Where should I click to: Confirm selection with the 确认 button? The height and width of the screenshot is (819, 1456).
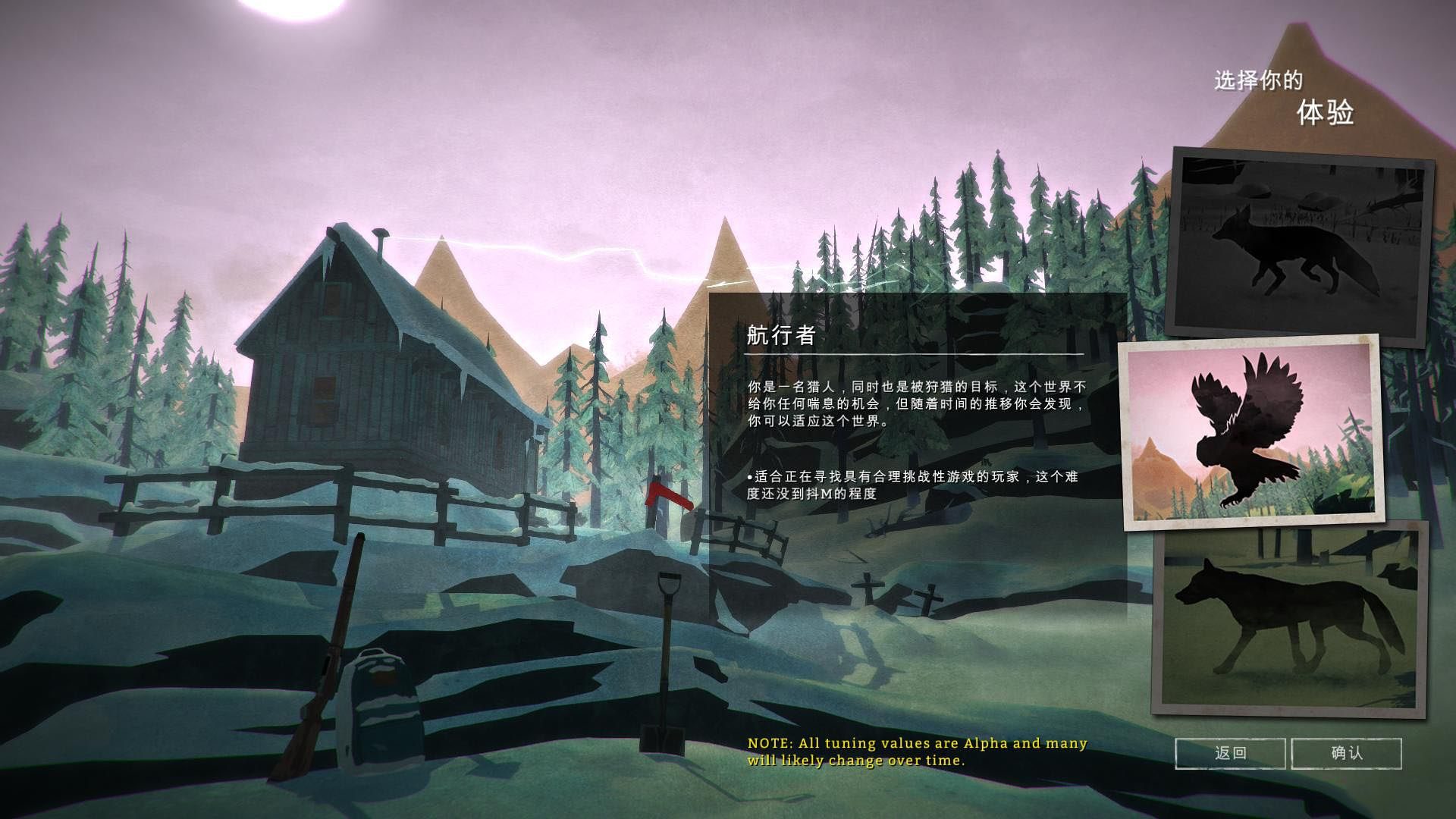point(1346,753)
